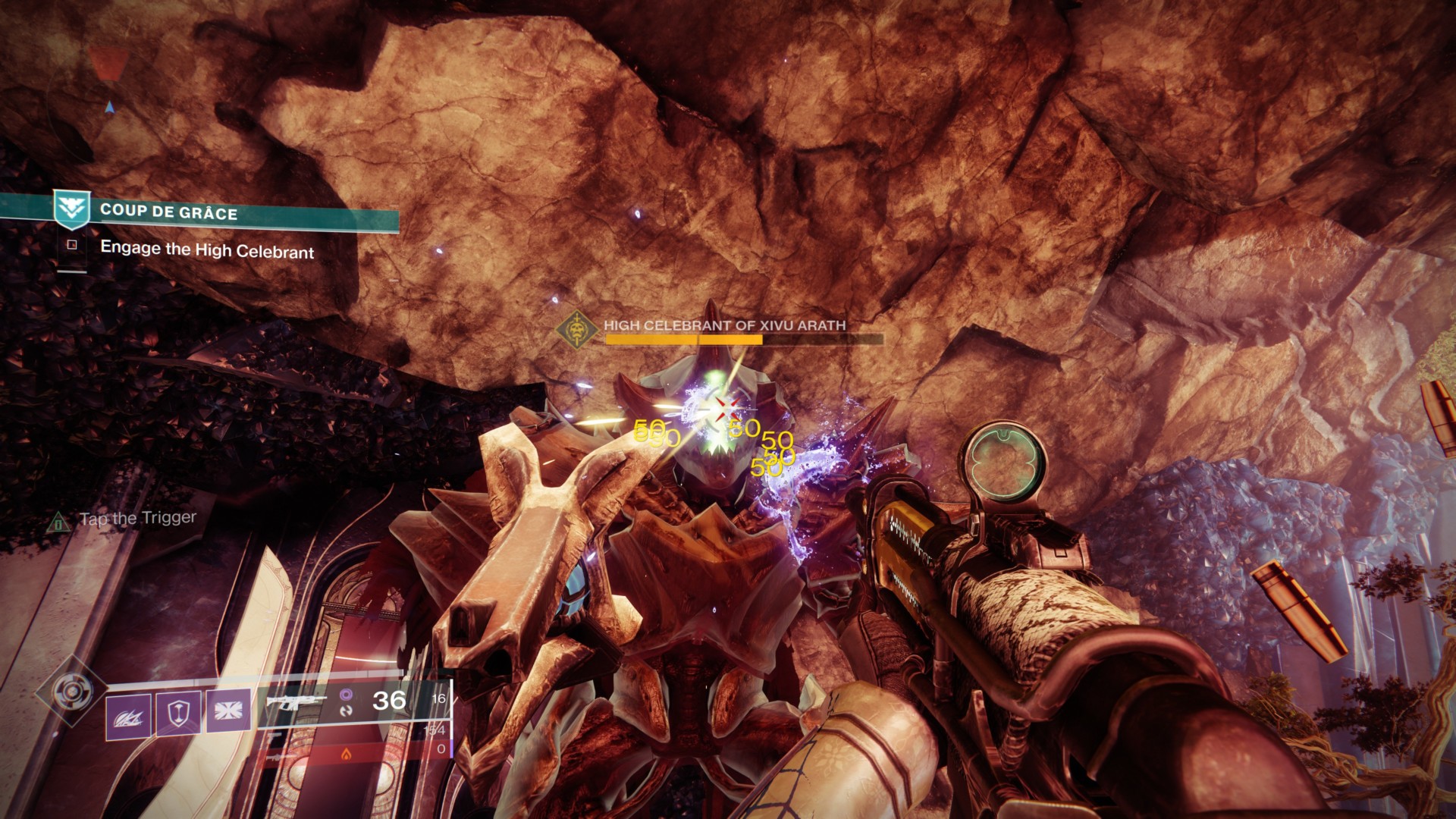Select the High Celebrant boss emblem icon
This screenshot has width=1456, height=819.
[576, 330]
